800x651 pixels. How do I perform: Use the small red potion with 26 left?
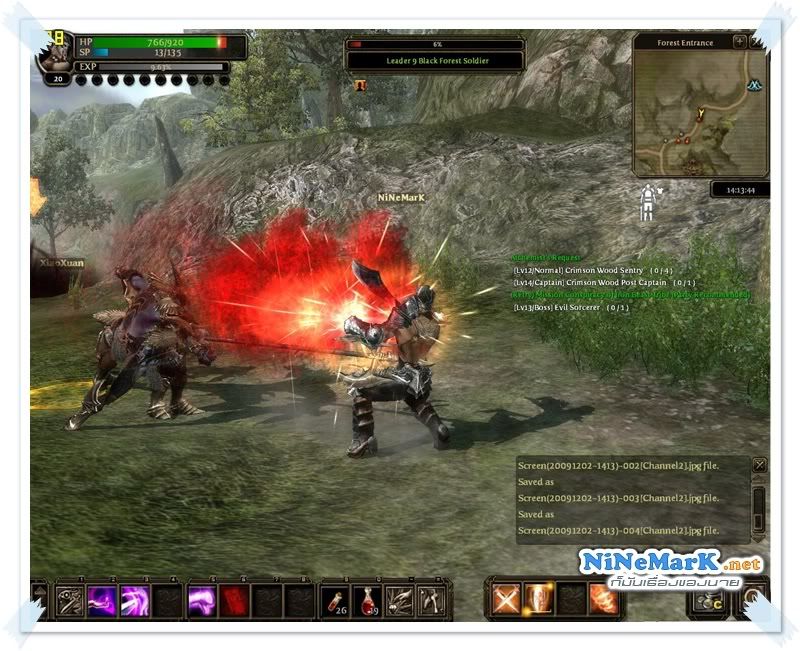(x=335, y=599)
